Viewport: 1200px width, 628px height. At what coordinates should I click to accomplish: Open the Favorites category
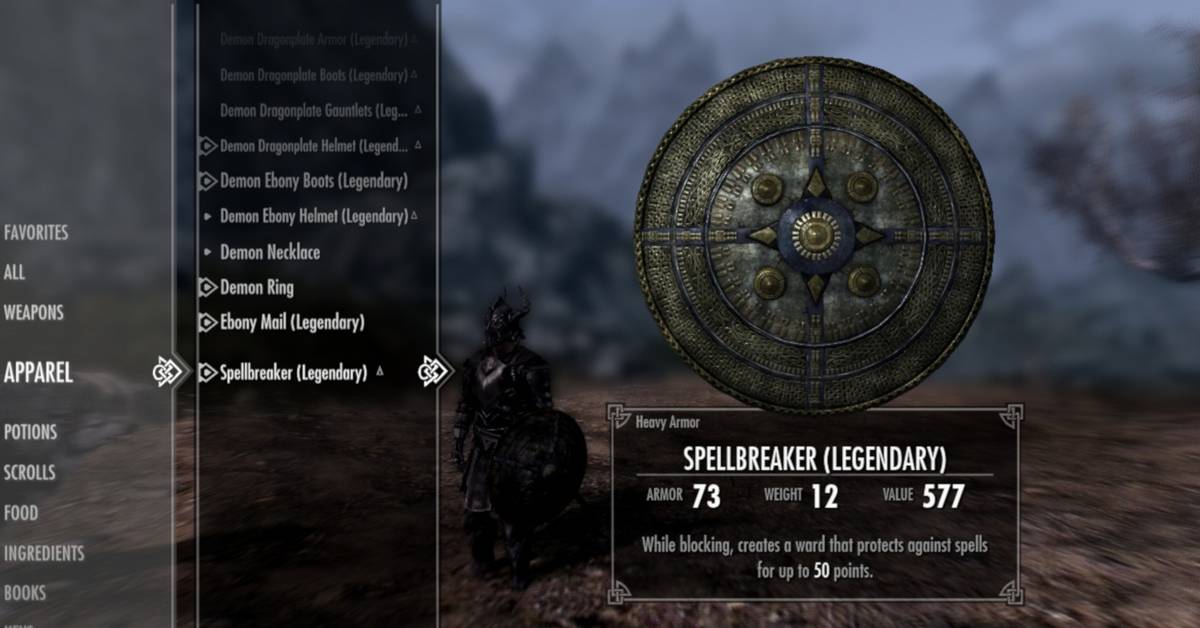[x=36, y=233]
